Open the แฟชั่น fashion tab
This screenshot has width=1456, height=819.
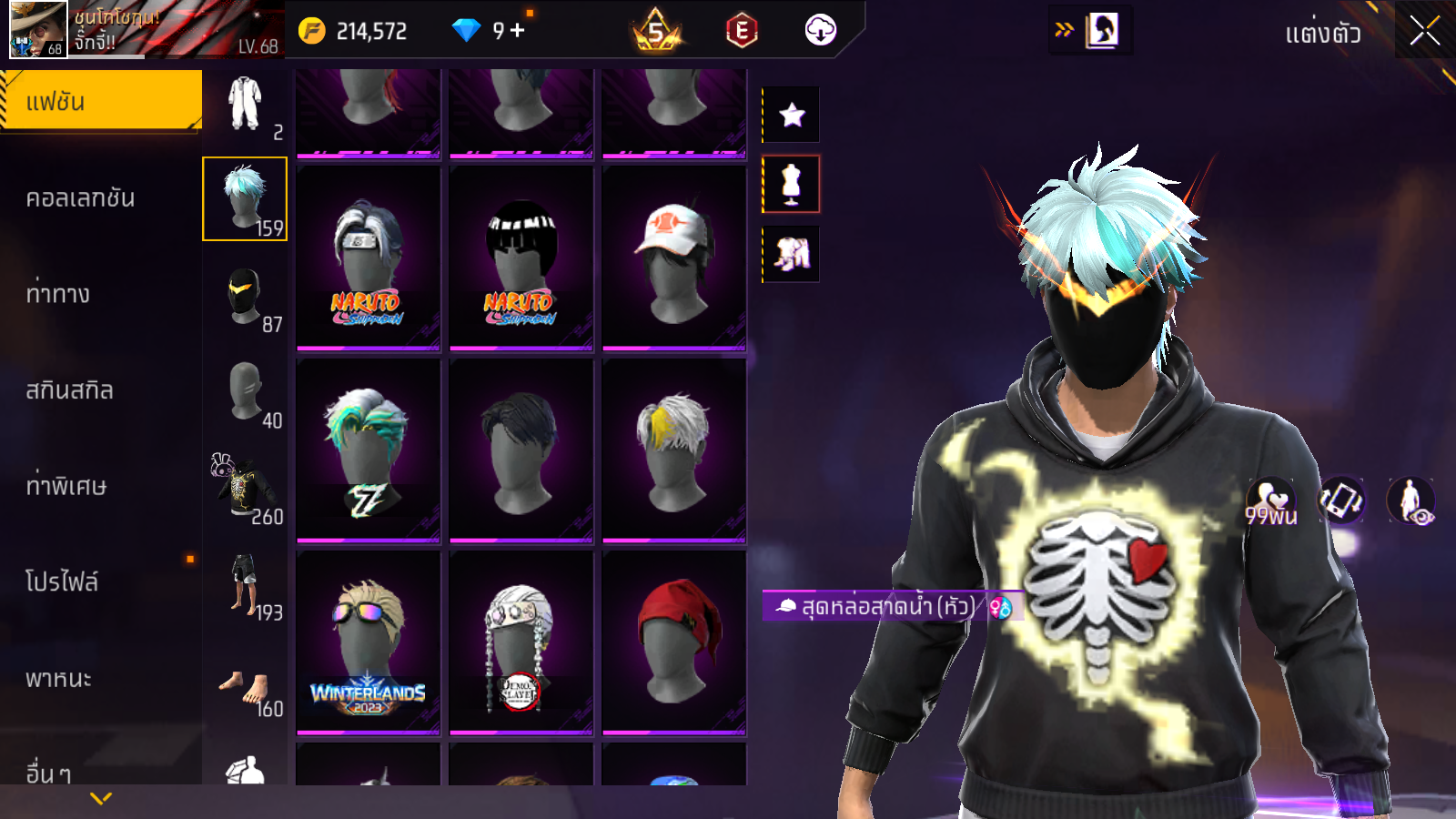coord(100,101)
